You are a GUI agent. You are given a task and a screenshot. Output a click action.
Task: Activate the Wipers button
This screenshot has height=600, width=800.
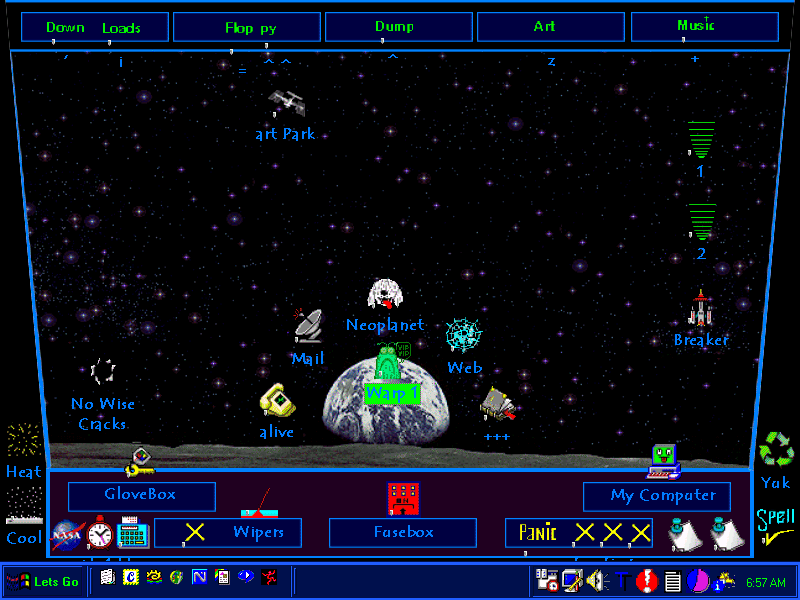click(227, 532)
